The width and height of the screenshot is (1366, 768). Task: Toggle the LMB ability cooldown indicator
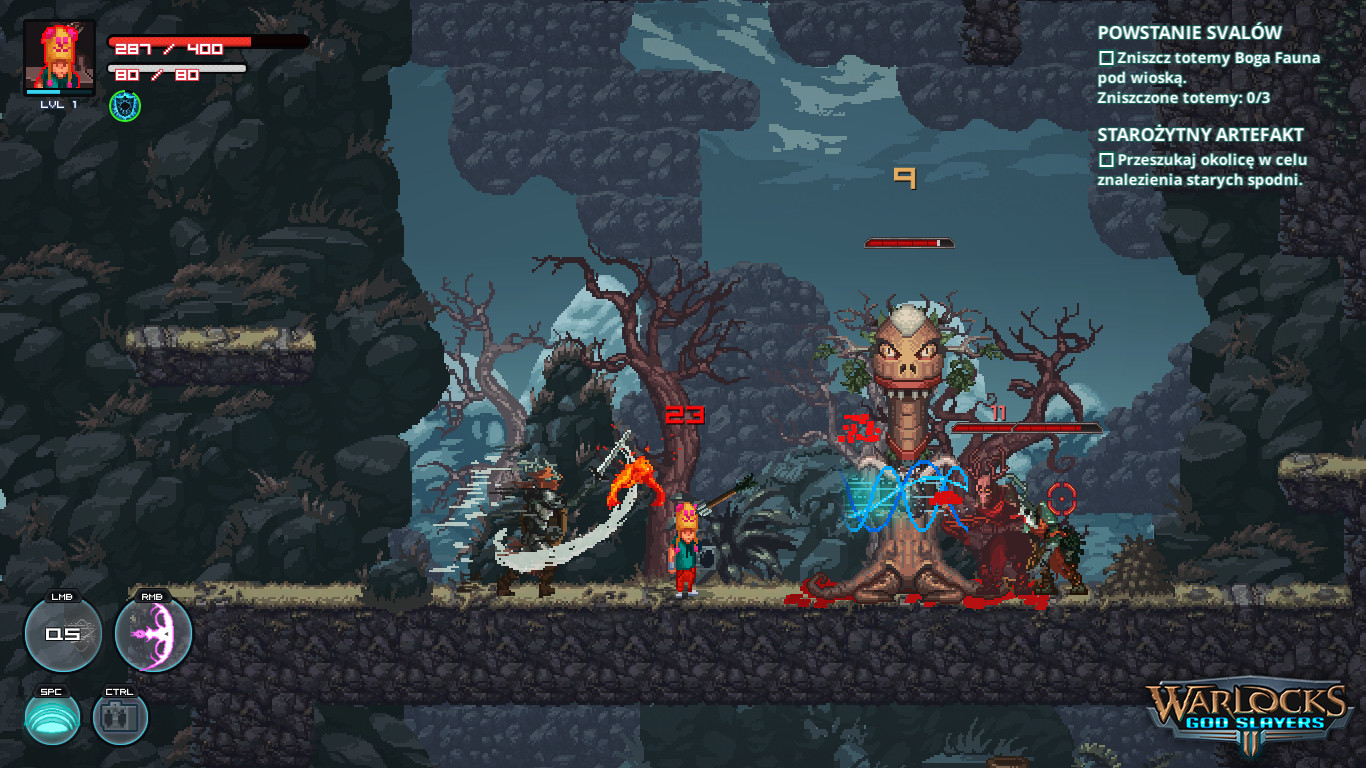click(62, 633)
